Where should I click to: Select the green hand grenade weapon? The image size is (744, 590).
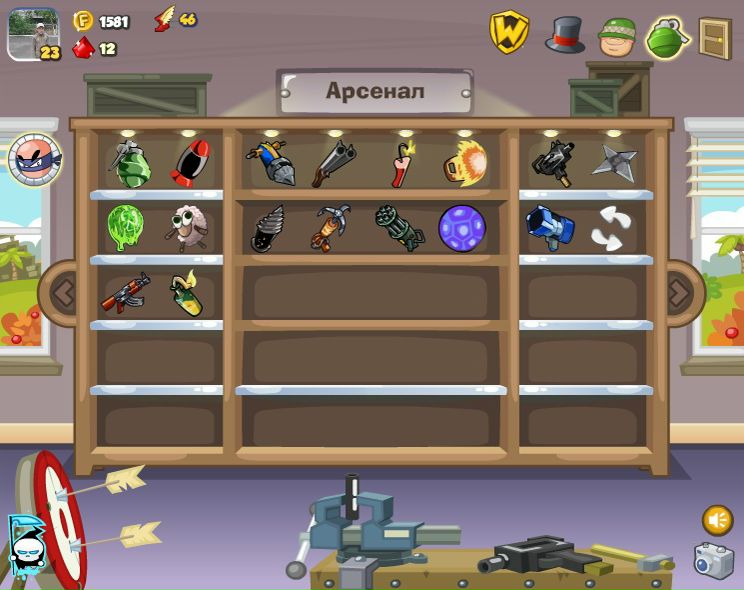pos(129,164)
